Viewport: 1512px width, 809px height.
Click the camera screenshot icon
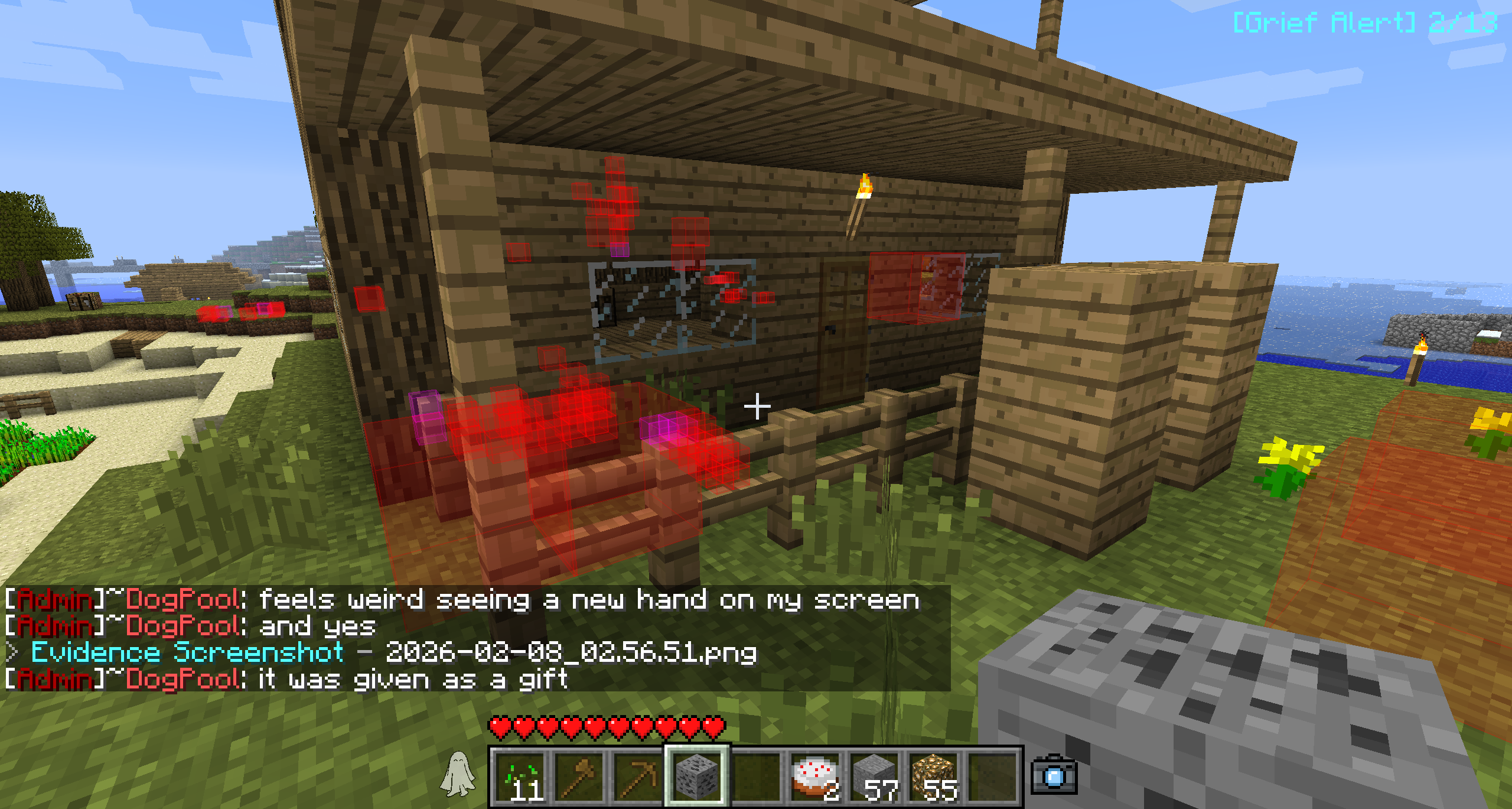pos(1054,775)
